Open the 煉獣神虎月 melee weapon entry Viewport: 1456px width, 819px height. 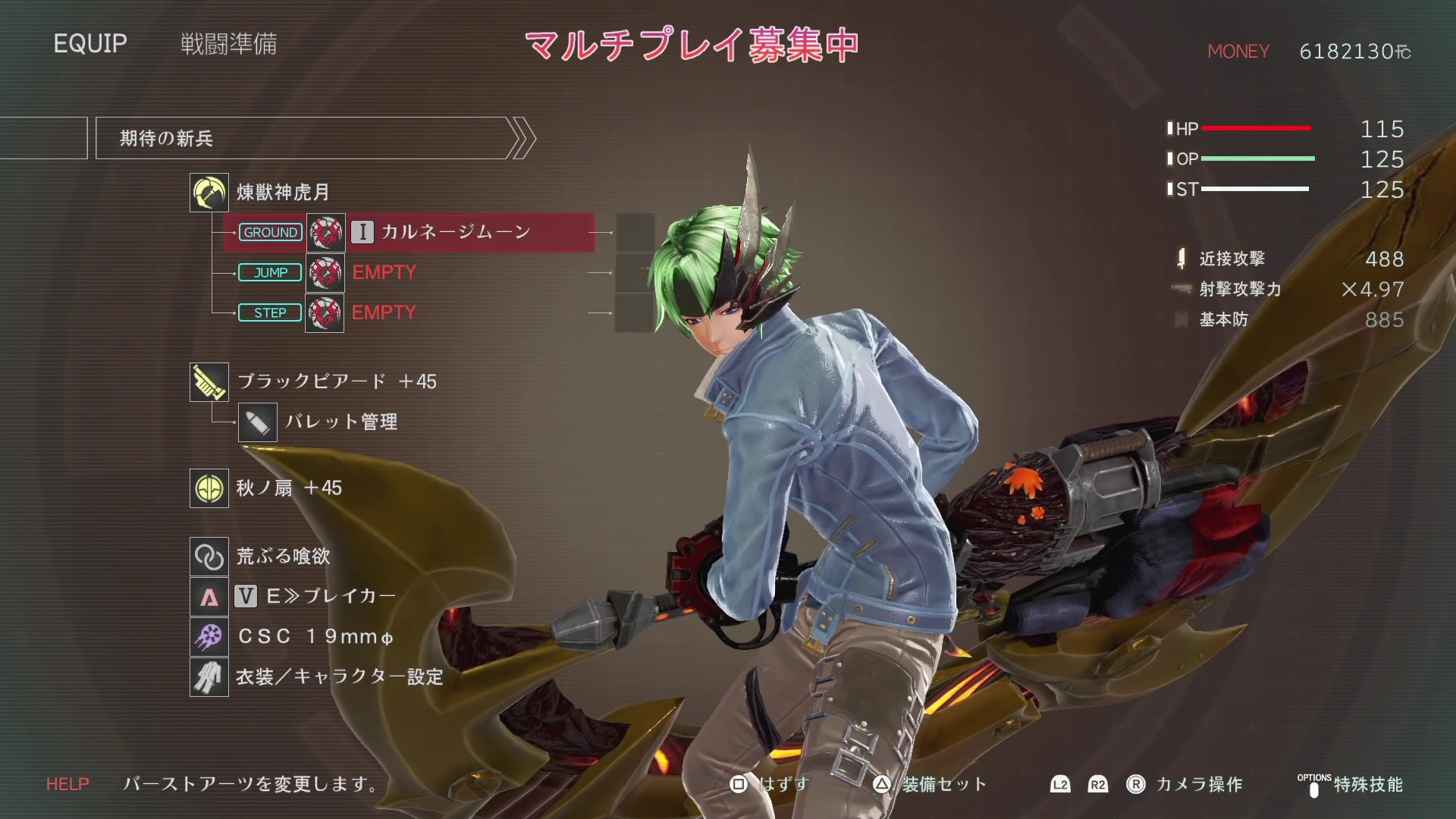coord(283,193)
